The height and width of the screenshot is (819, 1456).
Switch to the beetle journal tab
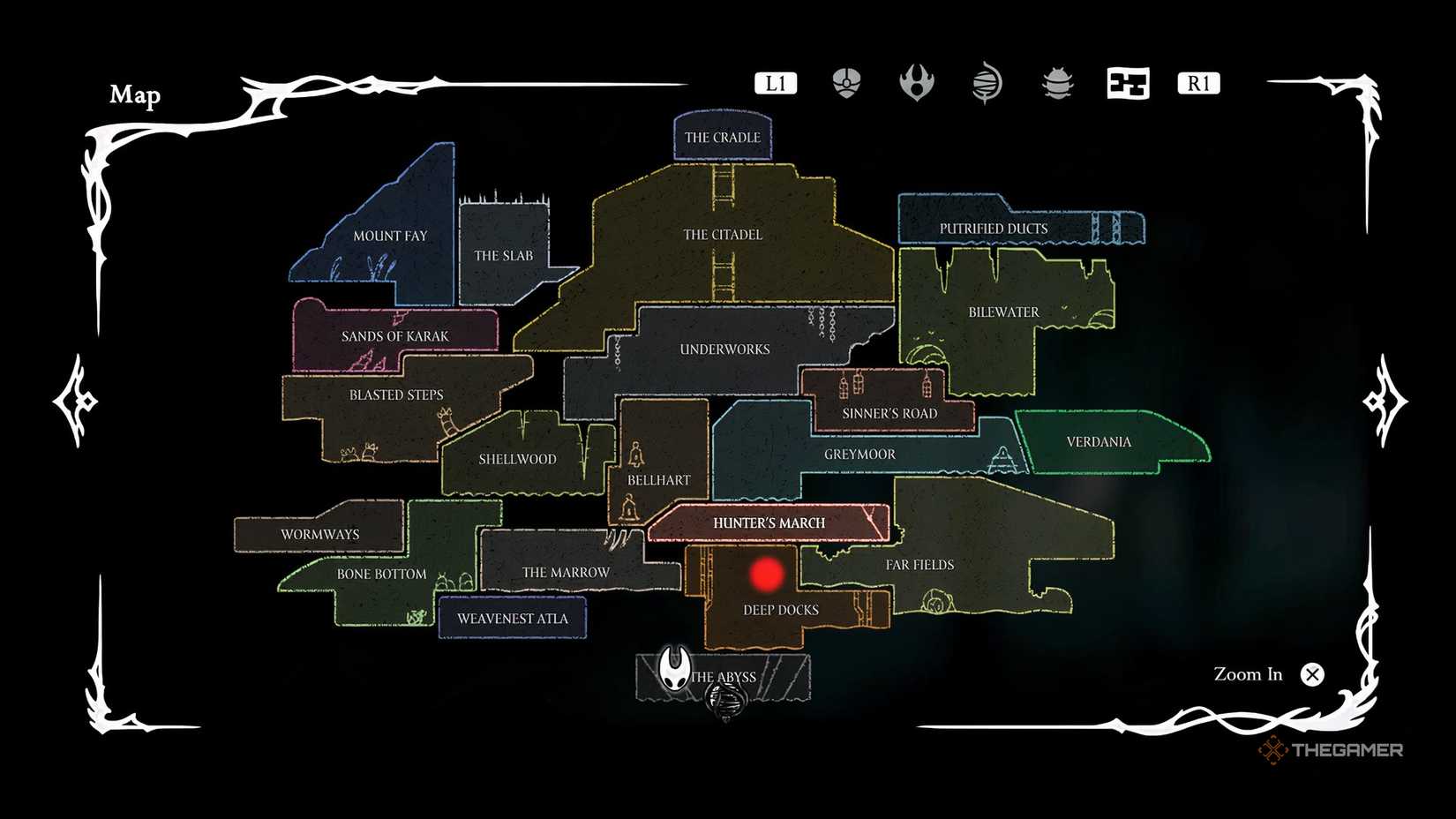1056,83
